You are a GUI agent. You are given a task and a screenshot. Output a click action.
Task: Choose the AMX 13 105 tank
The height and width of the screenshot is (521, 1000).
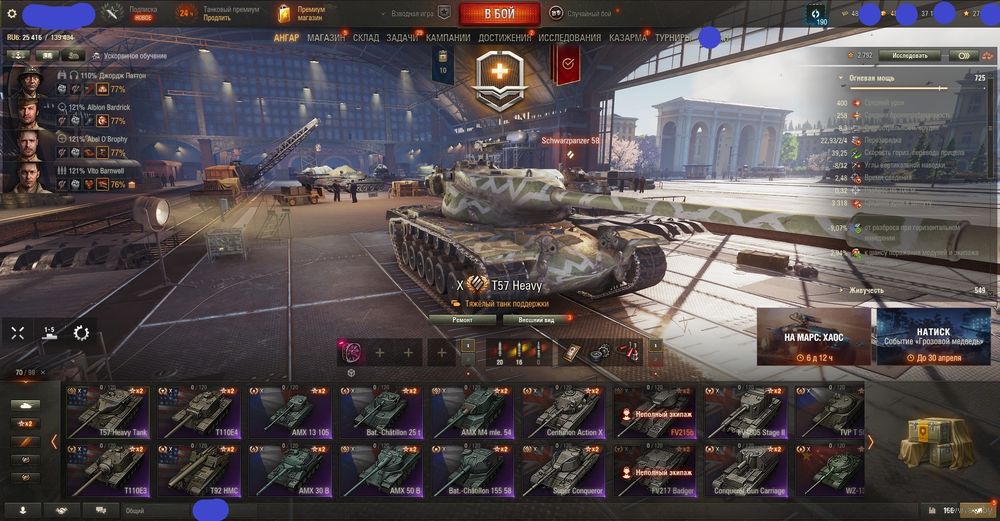288,410
